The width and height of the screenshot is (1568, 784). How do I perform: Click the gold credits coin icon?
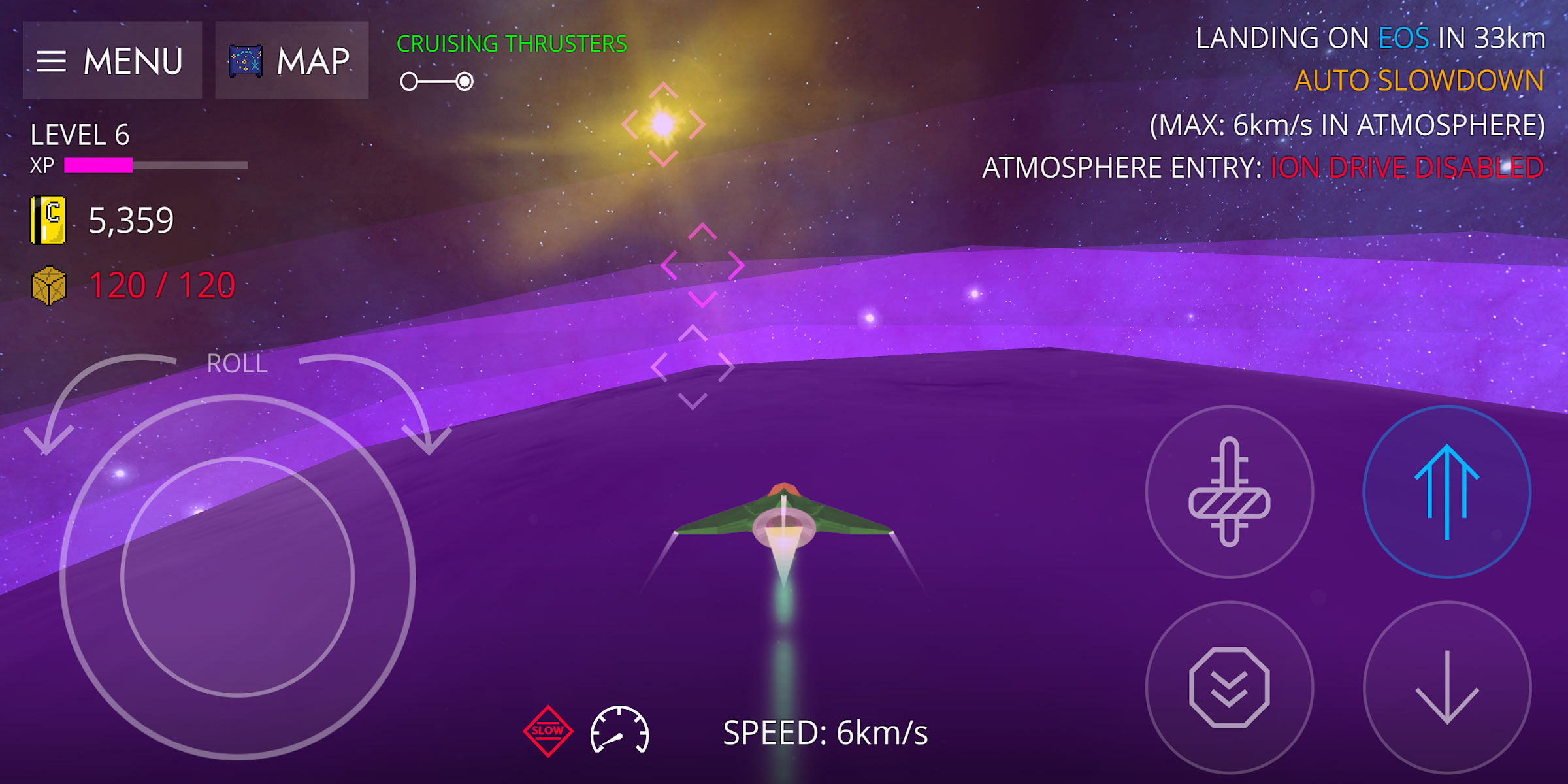(48, 220)
